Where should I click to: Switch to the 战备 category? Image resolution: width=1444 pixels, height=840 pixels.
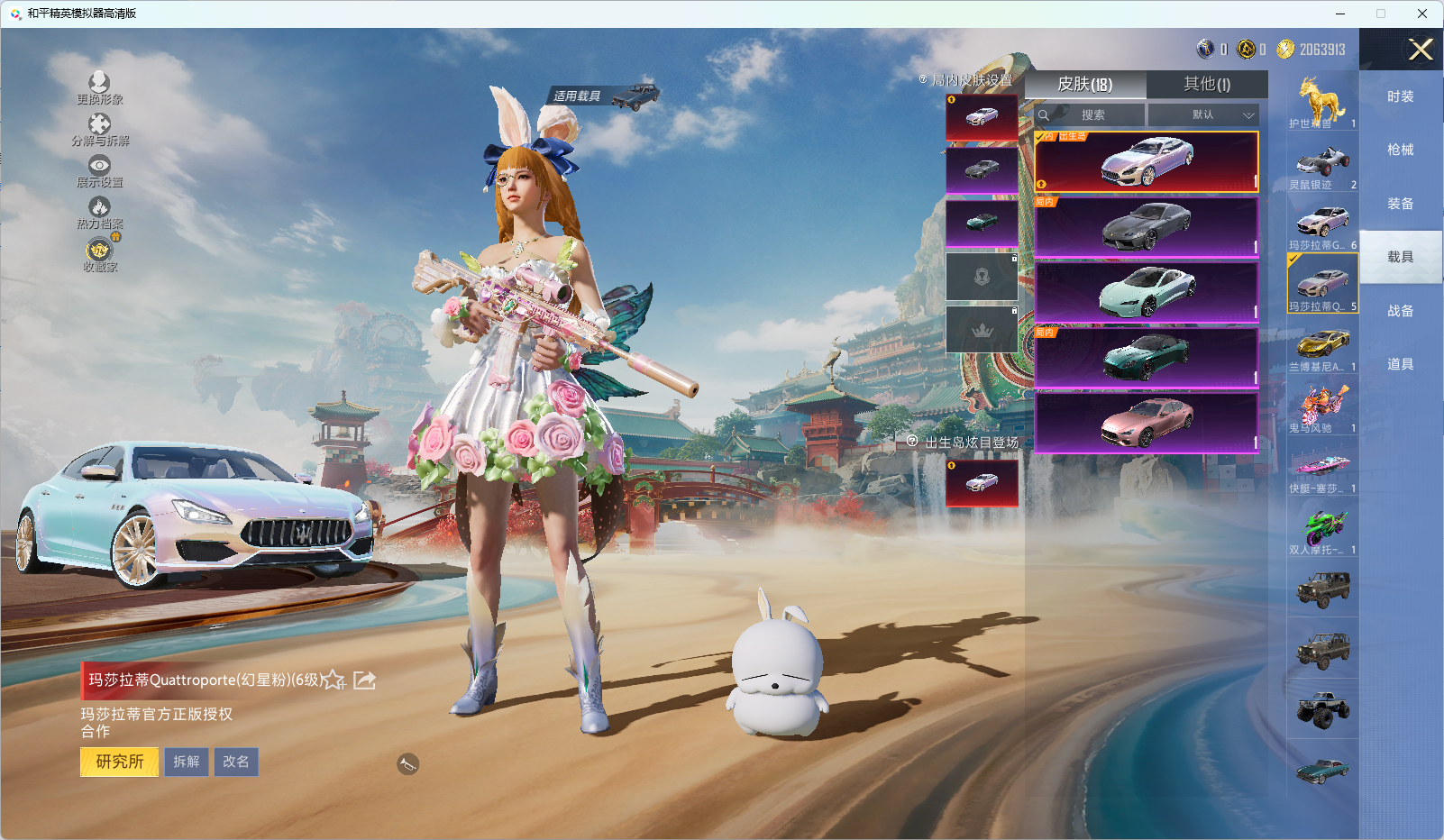[1400, 311]
